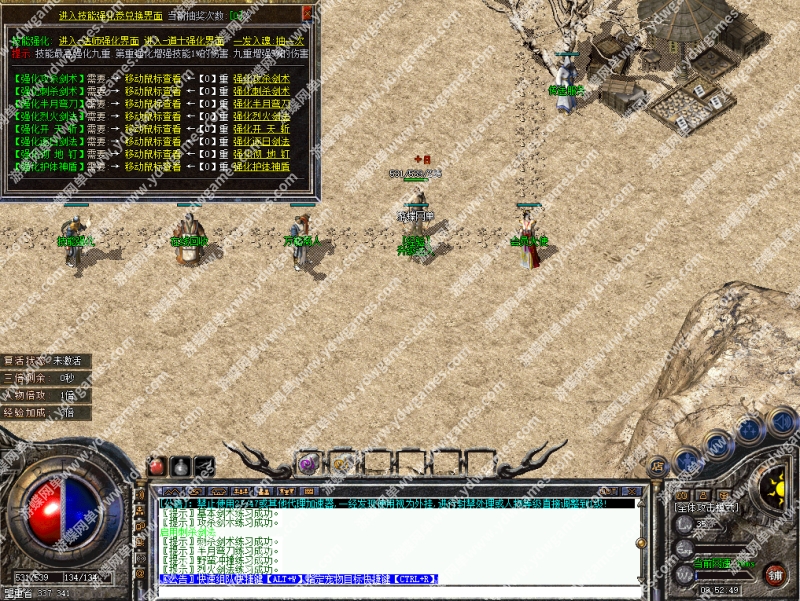Select the grey flask belt slot
This screenshot has height=601, width=800.
181,465
